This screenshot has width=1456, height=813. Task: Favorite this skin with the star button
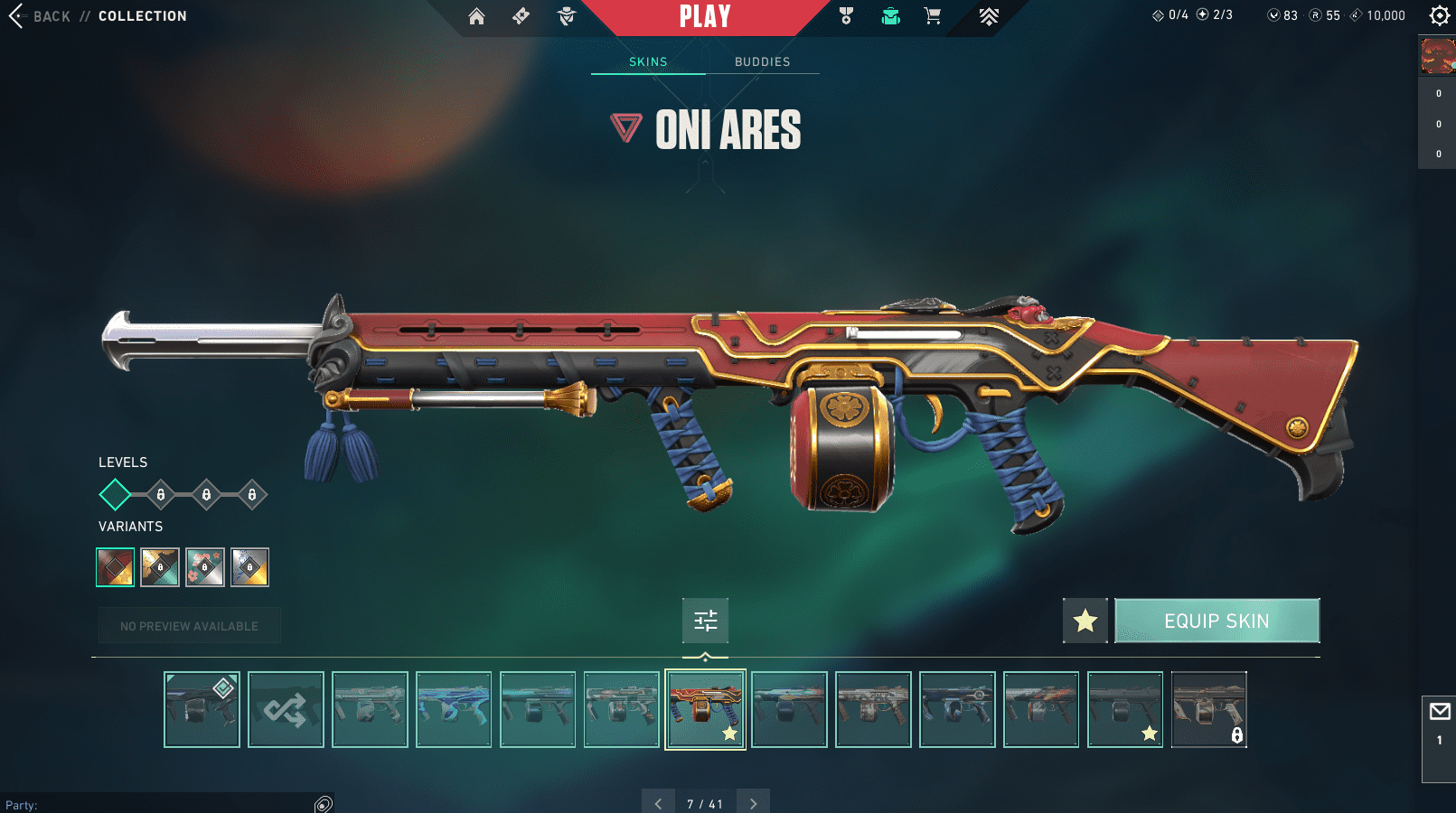click(x=1085, y=621)
